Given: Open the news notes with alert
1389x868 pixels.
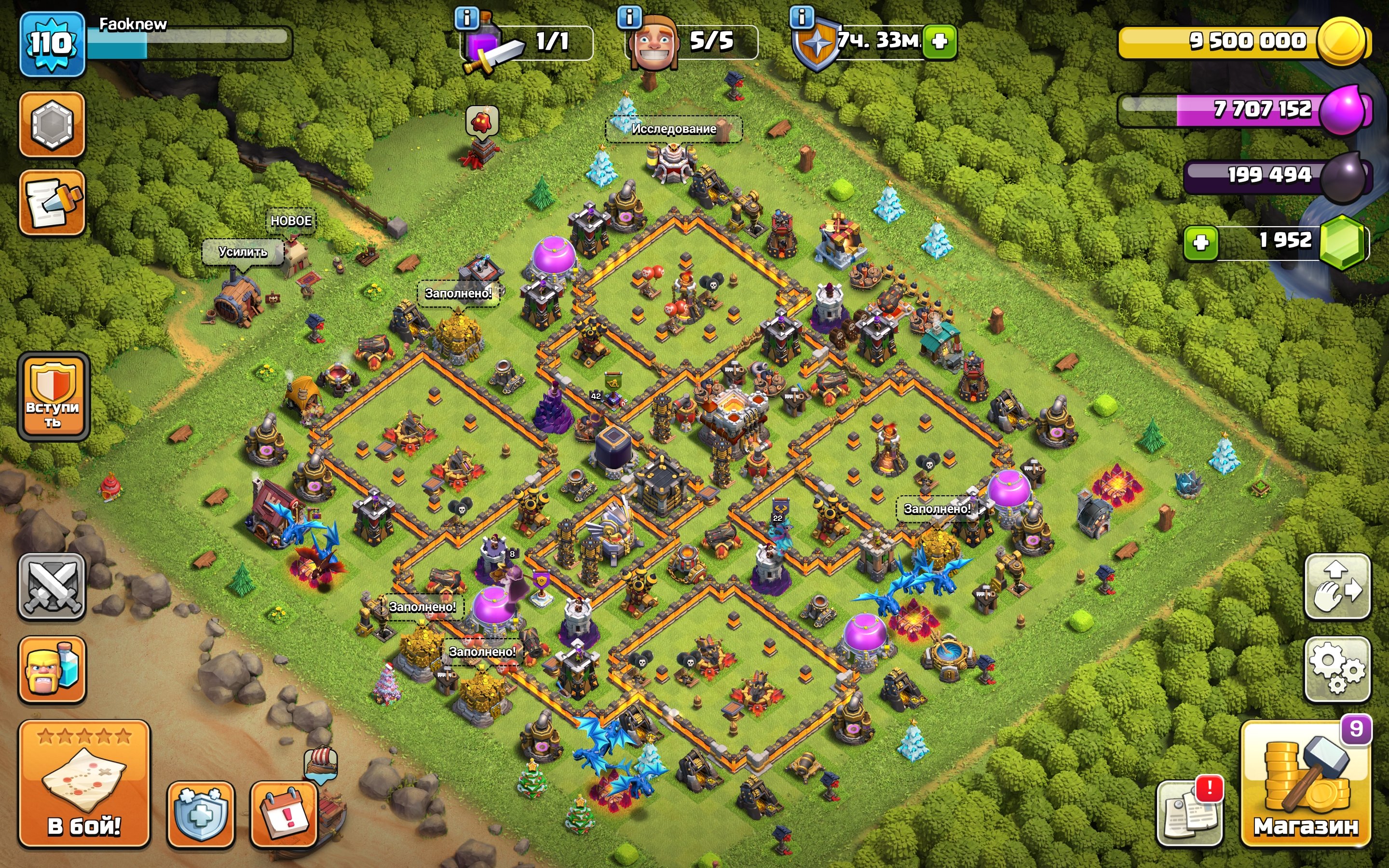Looking at the screenshot, I should 1189,814.
